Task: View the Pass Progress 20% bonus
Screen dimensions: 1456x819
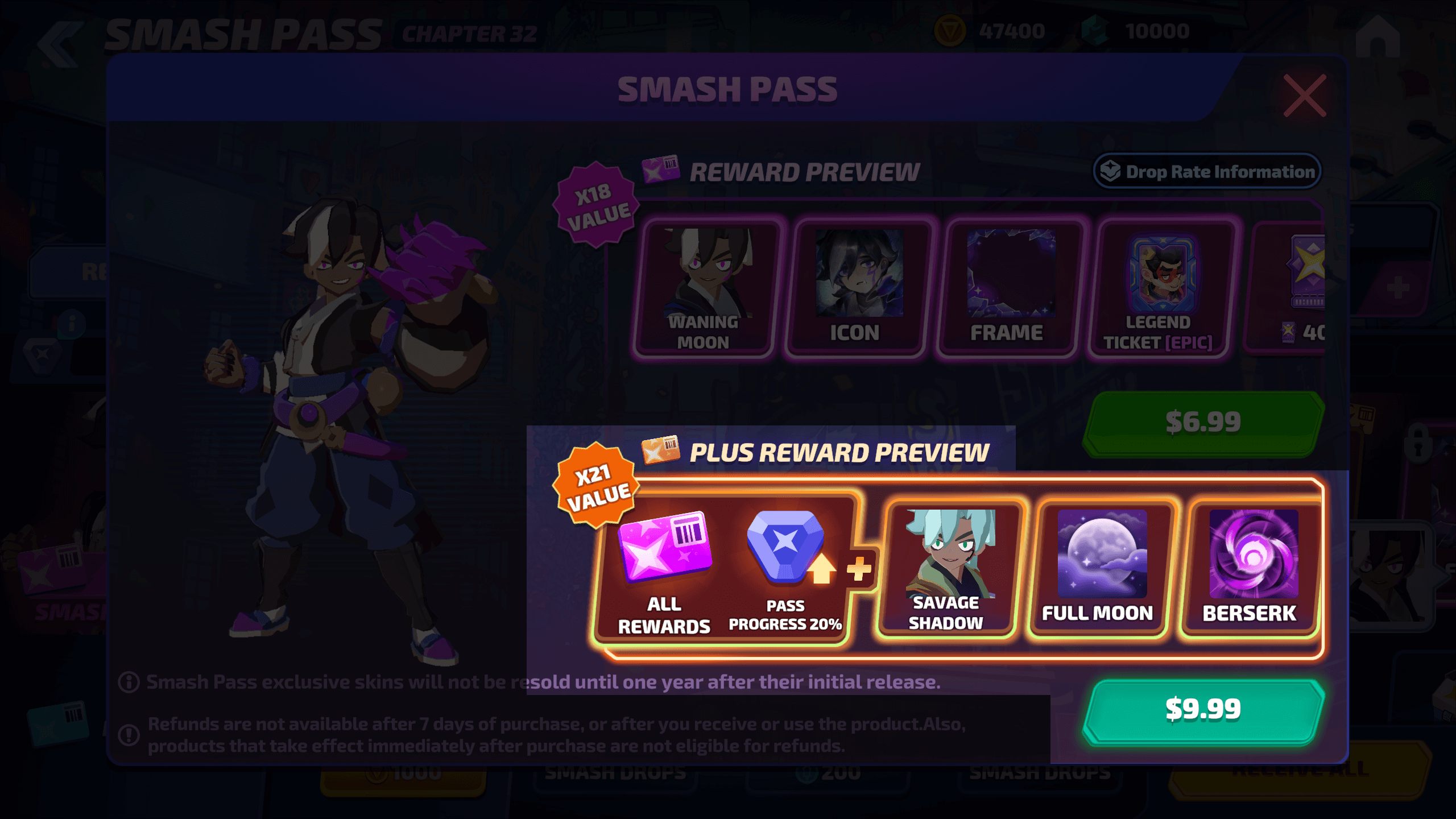Action: click(x=786, y=569)
